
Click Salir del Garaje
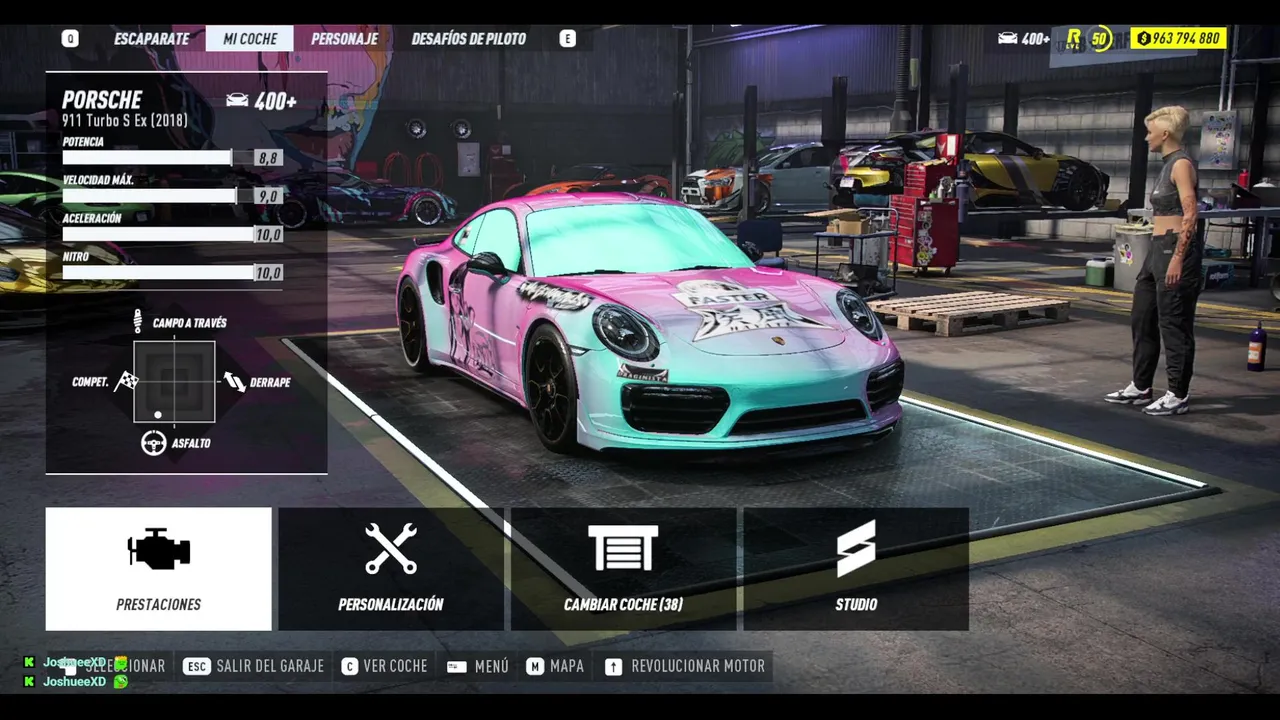coord(254,666)
